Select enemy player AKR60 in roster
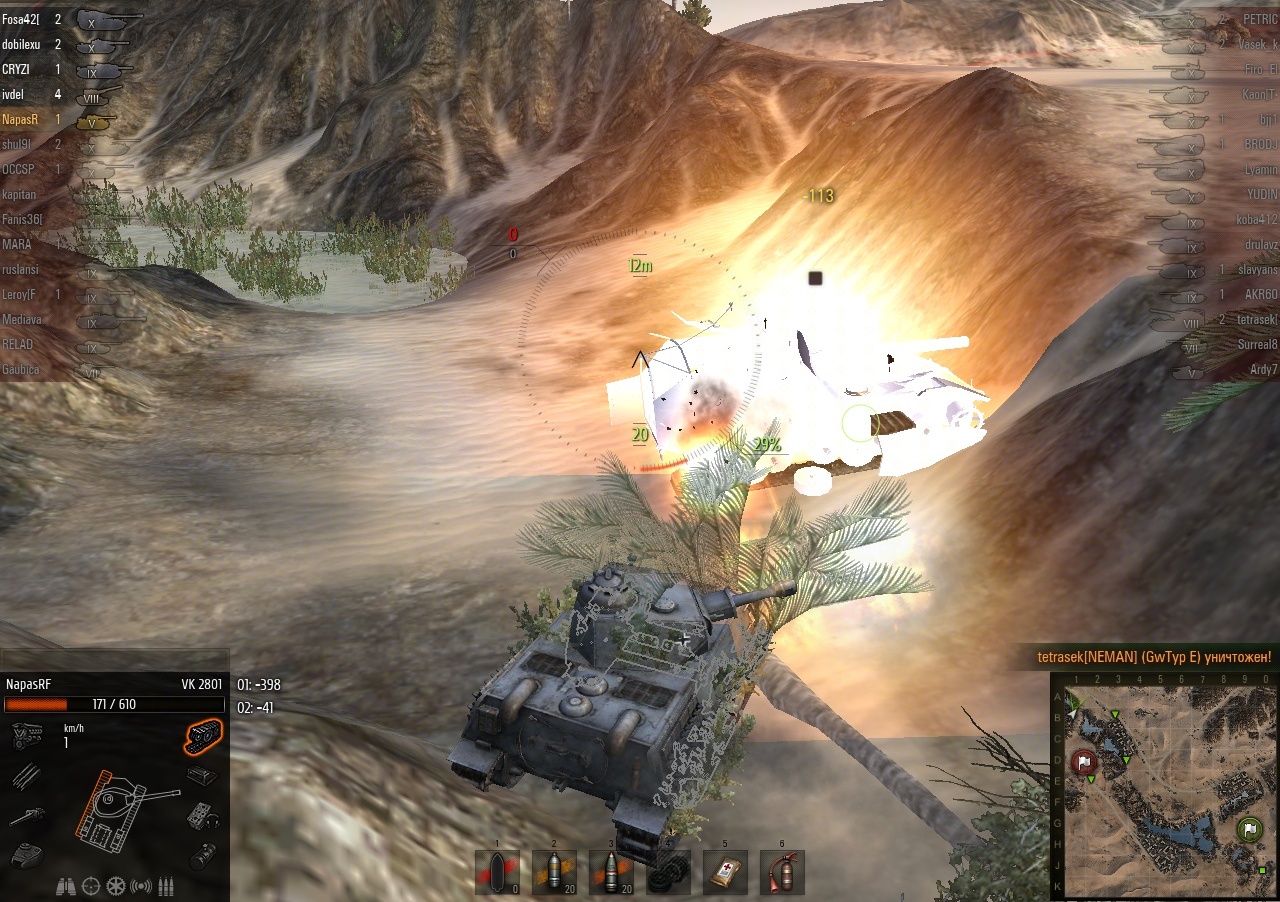 (1261, 294)
